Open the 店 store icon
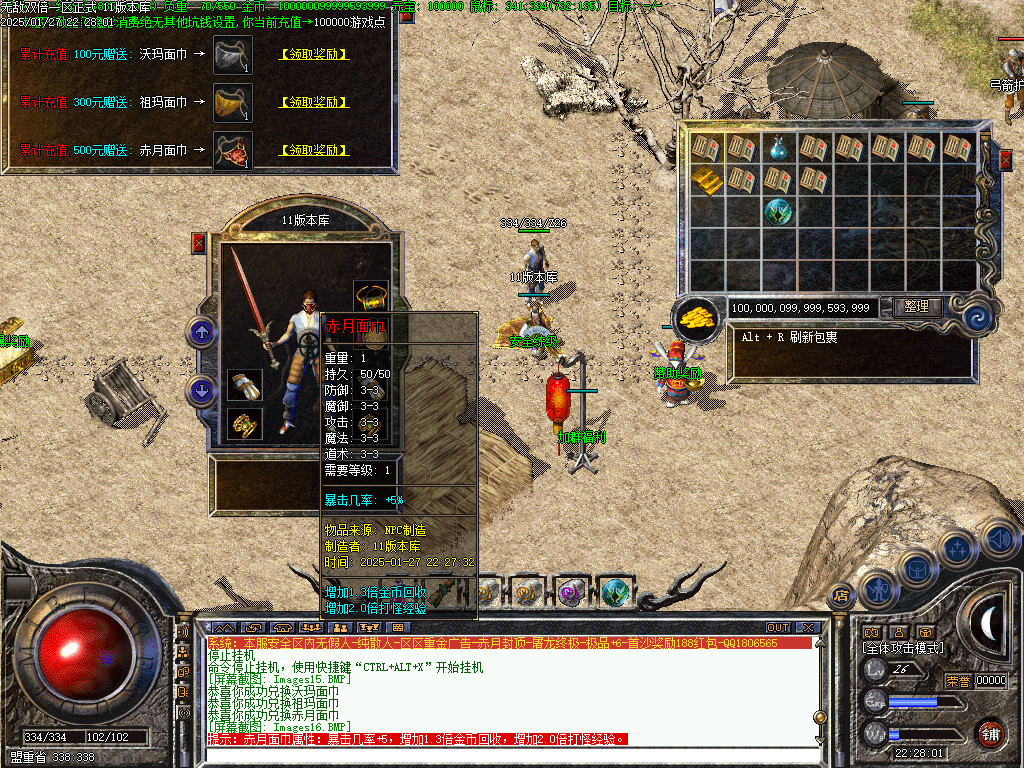The width and height of the screenshot is (1024, 768). click(x=840, y=594)
